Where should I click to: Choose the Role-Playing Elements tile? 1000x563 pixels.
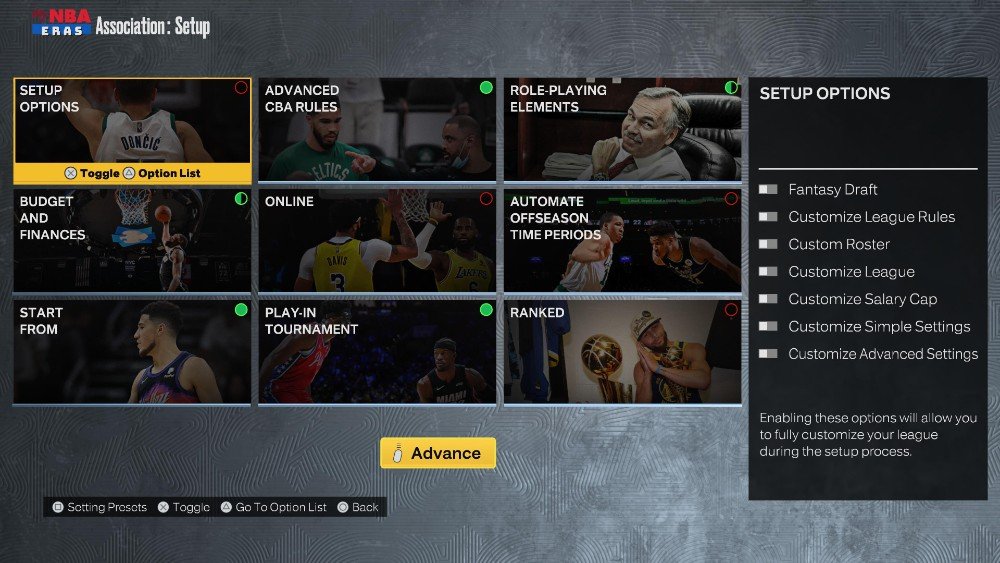tap(622, 130)
